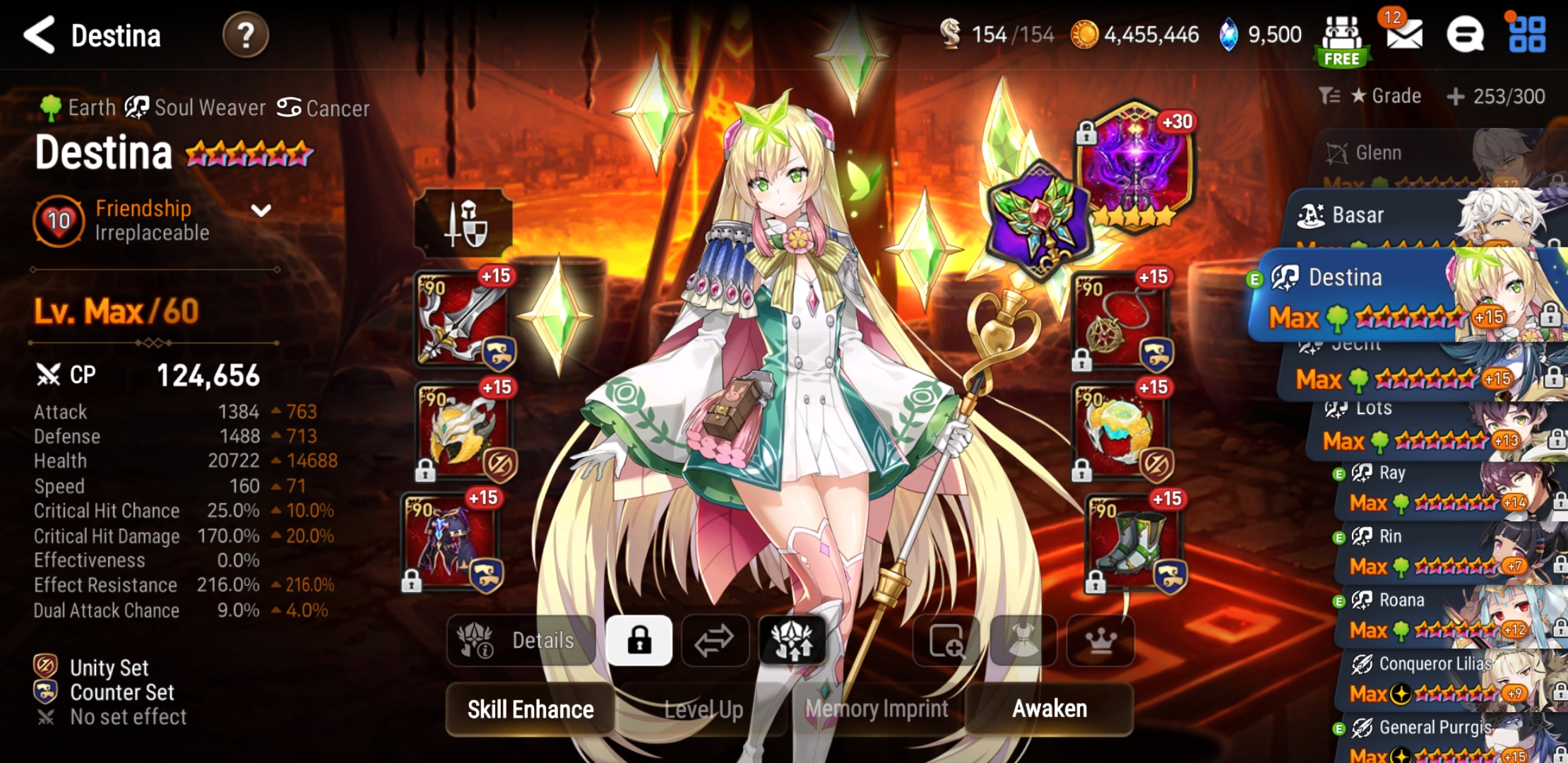Screen dimensions: 1568x763
Task: Switch to the Memory Imprint tab
Action: 877,709
